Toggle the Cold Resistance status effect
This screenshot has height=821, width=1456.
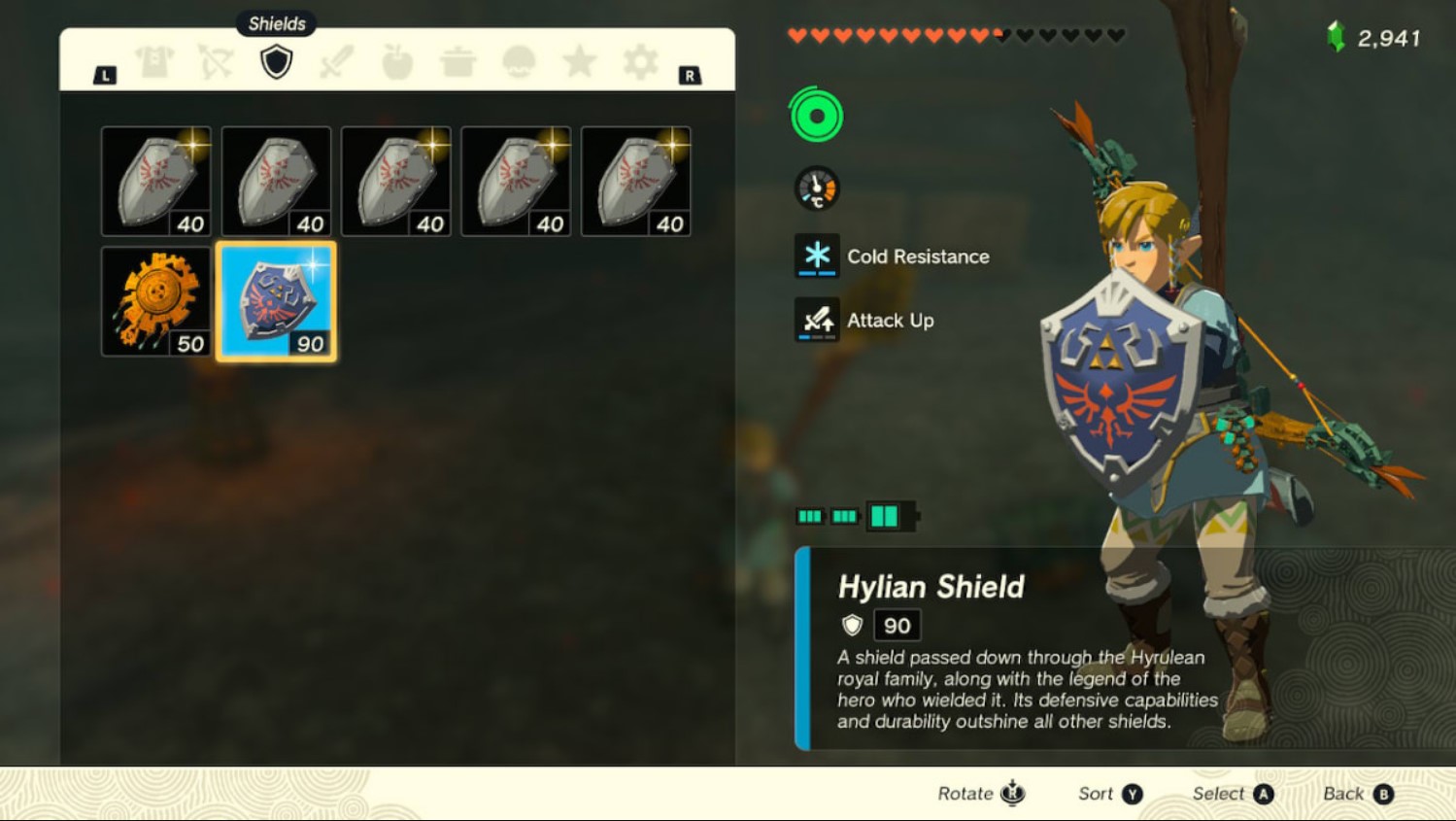817,256
